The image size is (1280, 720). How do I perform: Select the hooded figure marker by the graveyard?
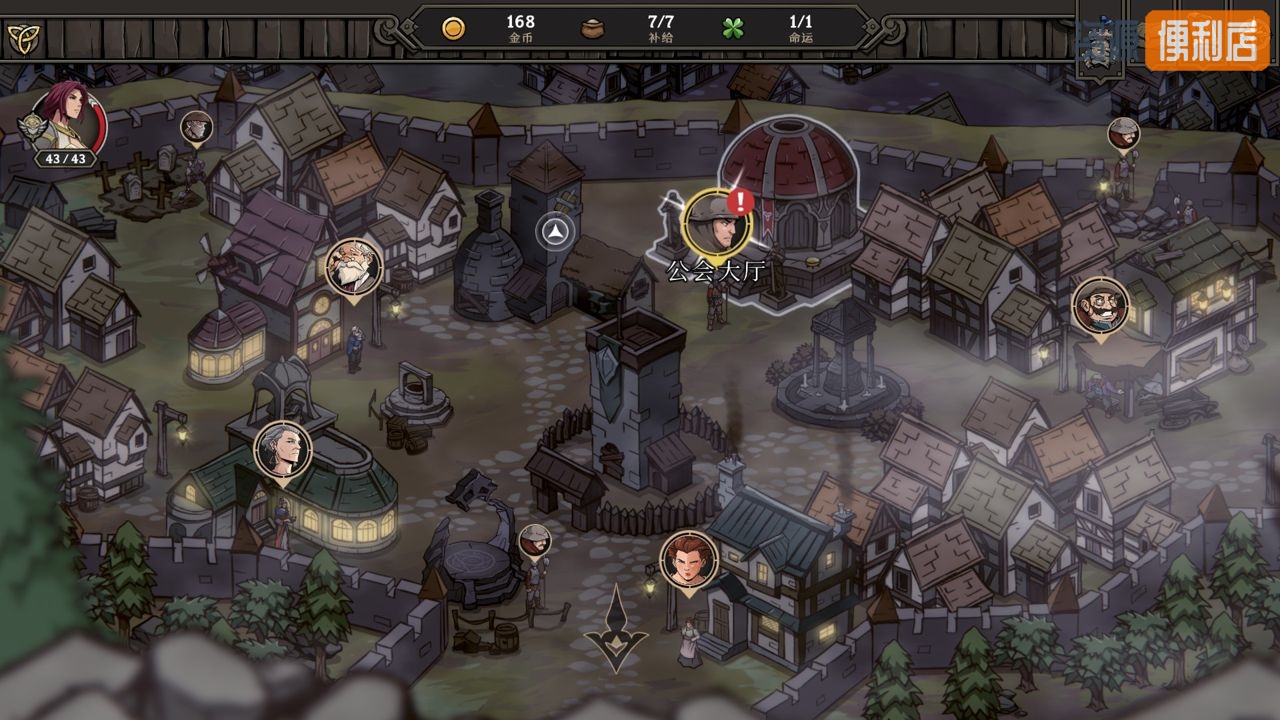point(196,127)
